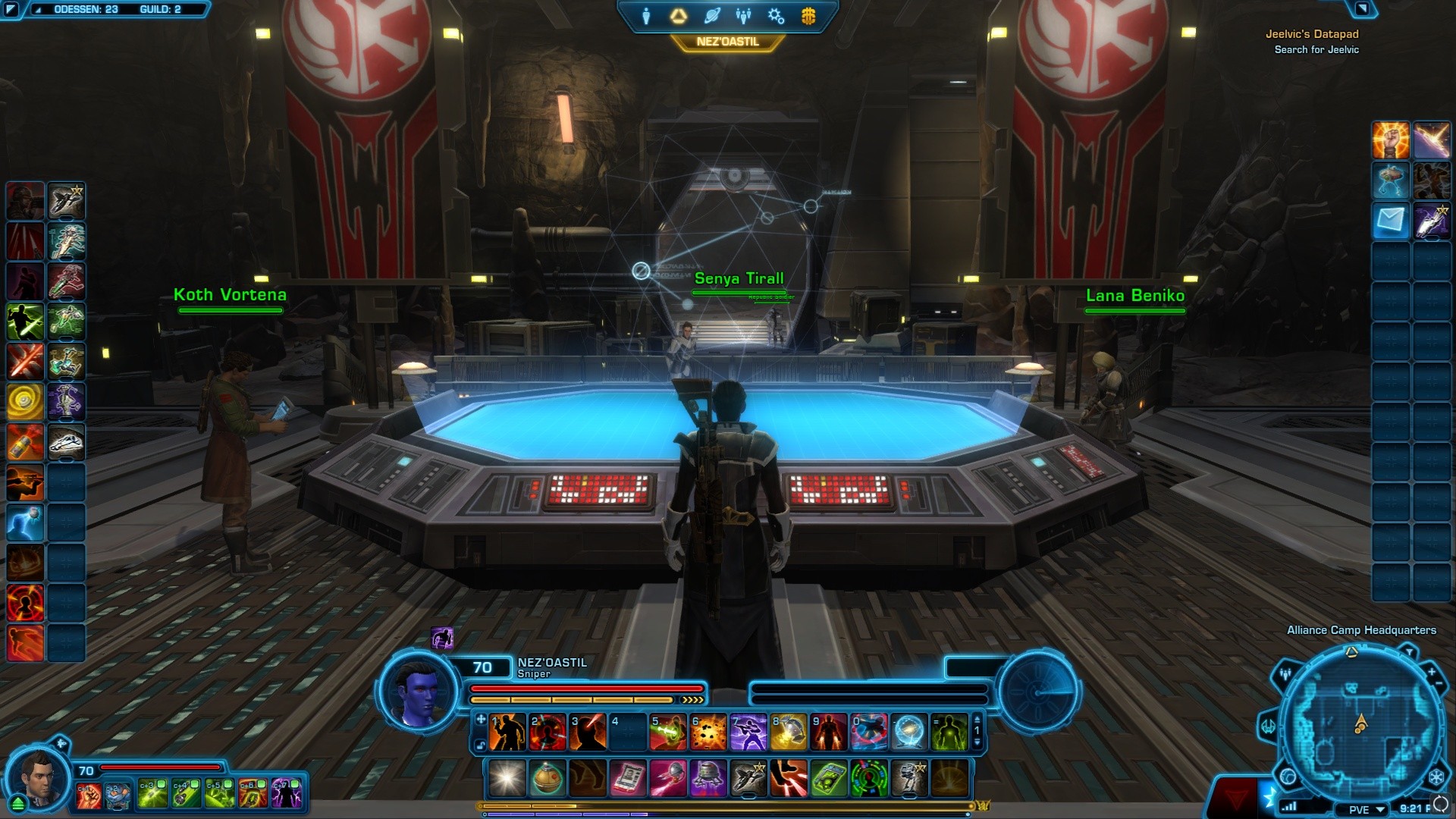Activate the explosion ability in slot 6
The height and width of the screenshot is (819, 1456).
pos(708,733)
